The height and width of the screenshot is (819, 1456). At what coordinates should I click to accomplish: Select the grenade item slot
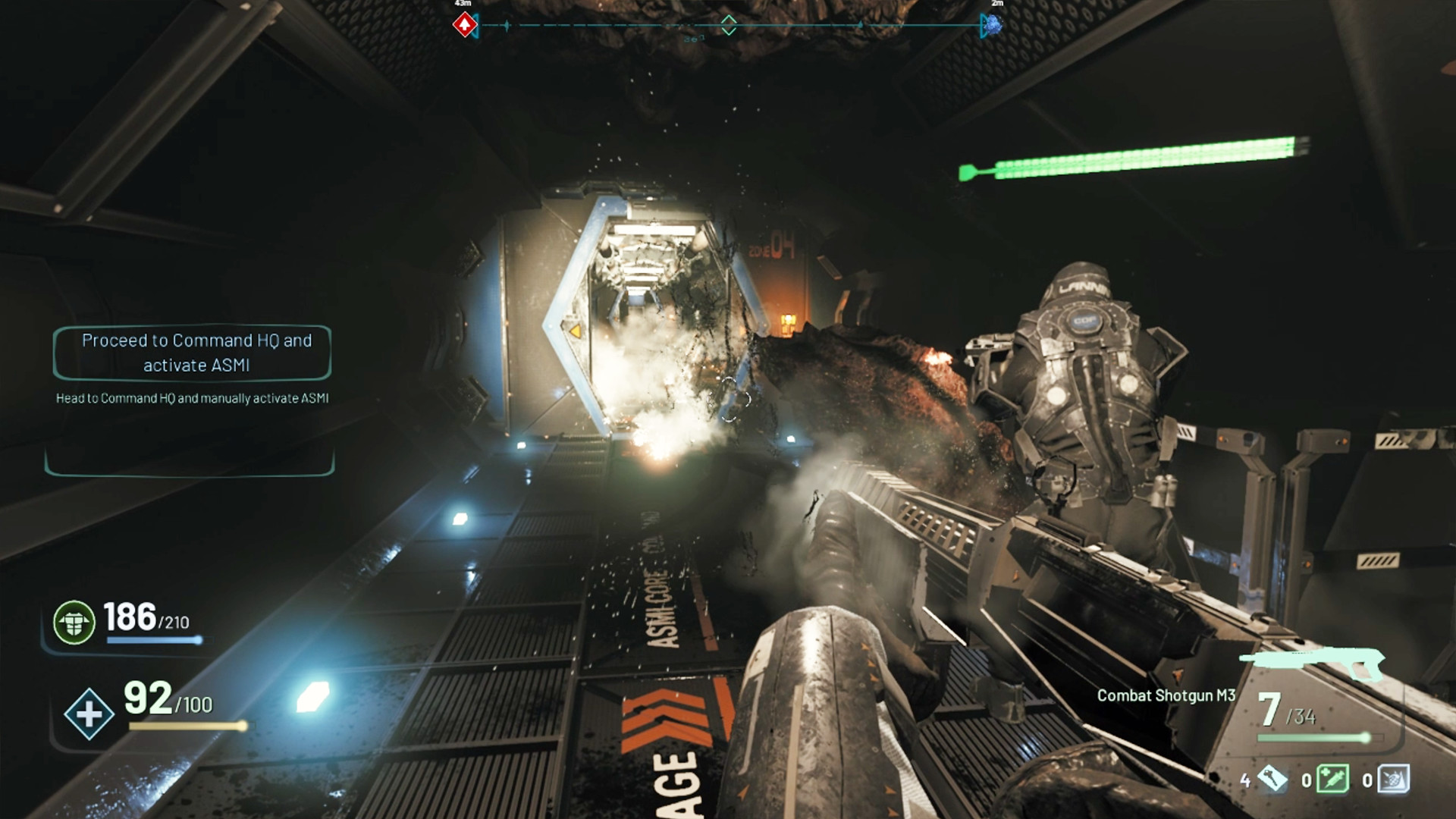(x=1394, y=779)
